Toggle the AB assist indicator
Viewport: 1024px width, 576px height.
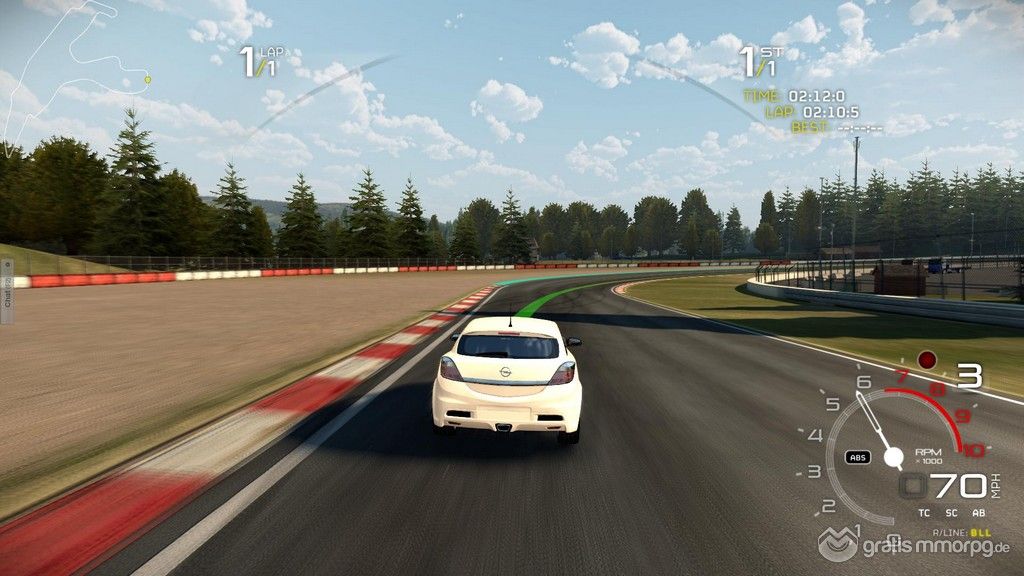point(978,513)
